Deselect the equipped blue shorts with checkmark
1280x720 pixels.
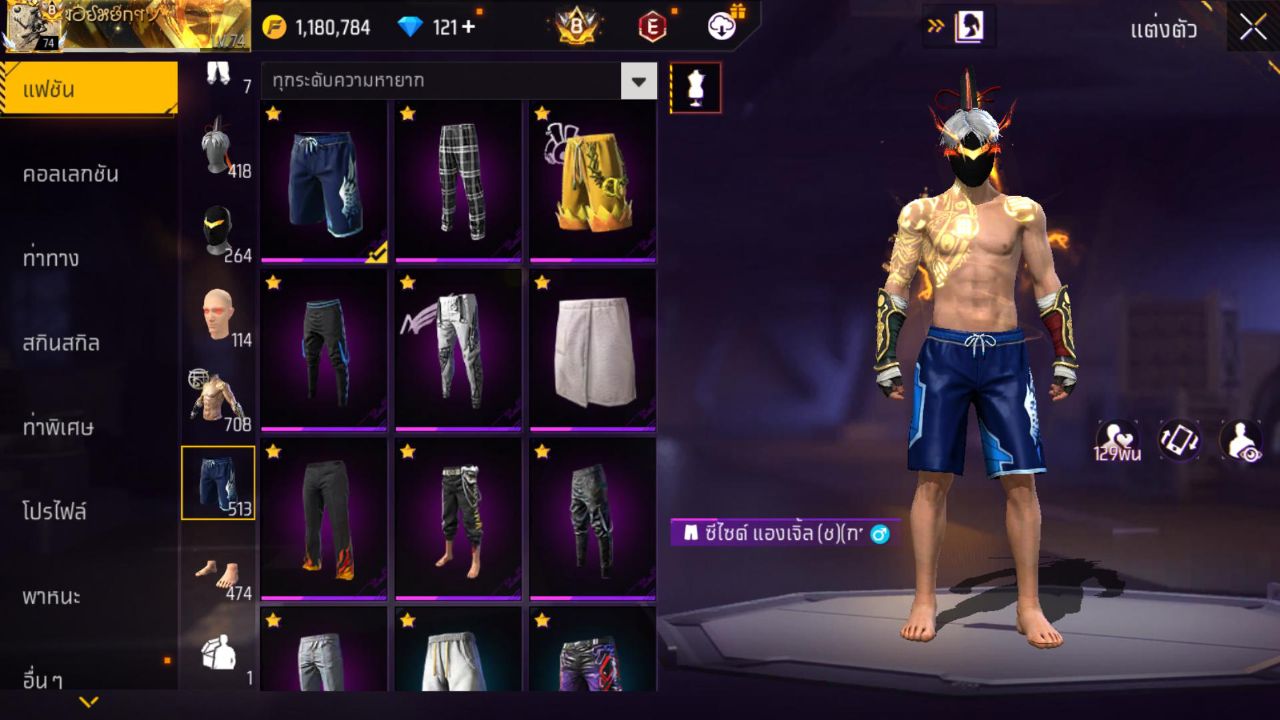[323, 180]
